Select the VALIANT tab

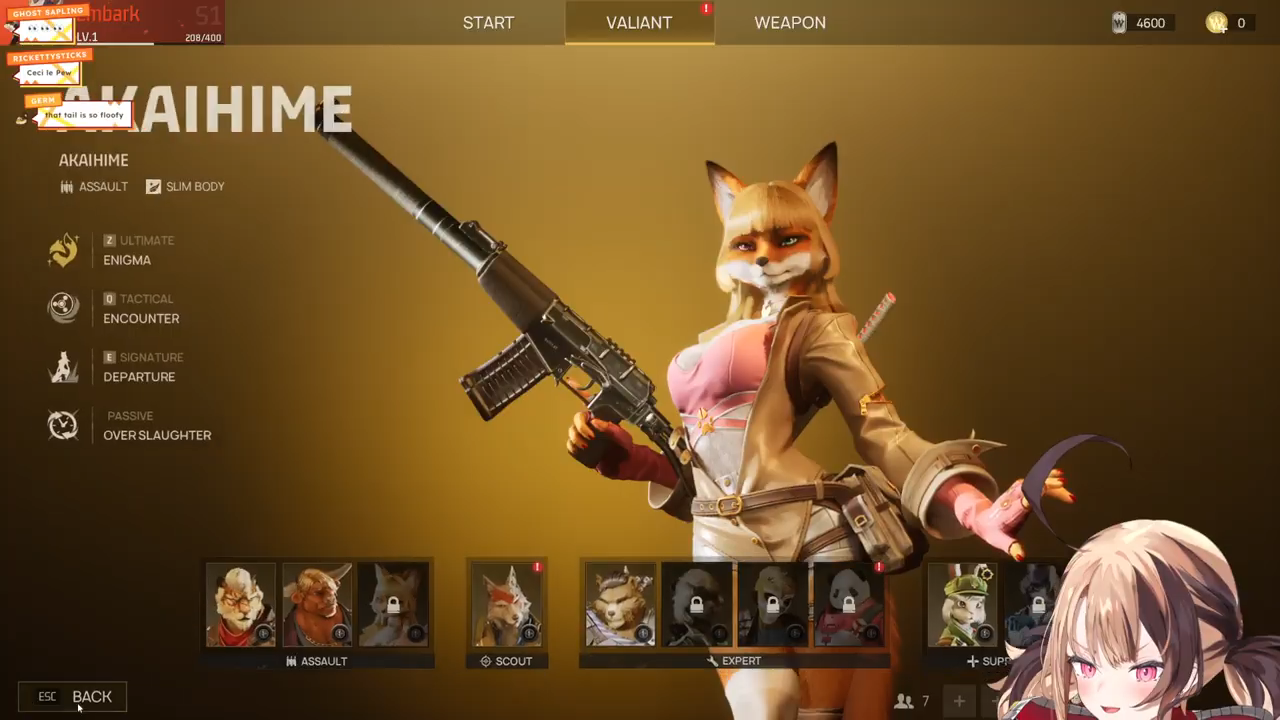(x=639, y=22)
